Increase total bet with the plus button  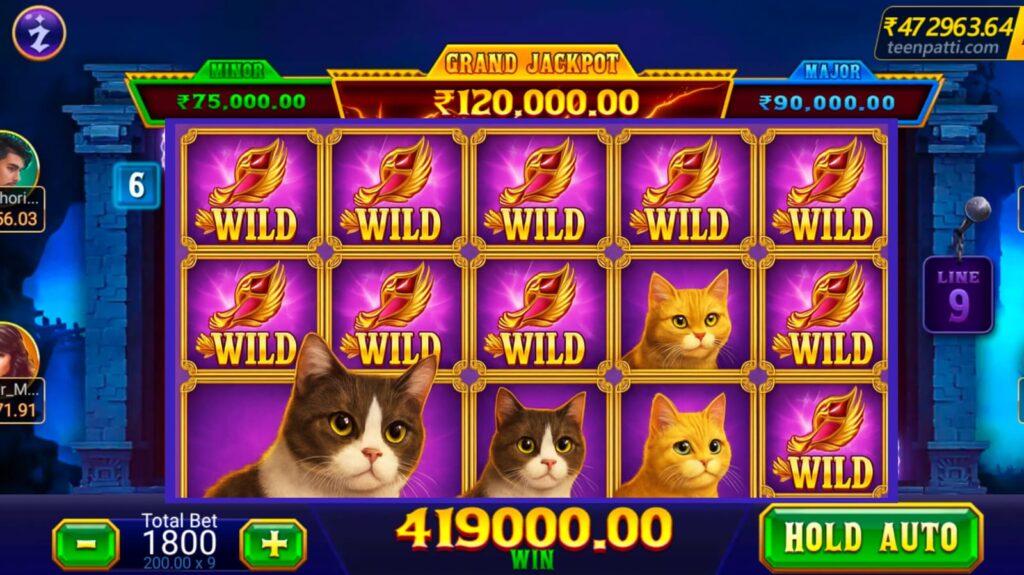point(273,544)
